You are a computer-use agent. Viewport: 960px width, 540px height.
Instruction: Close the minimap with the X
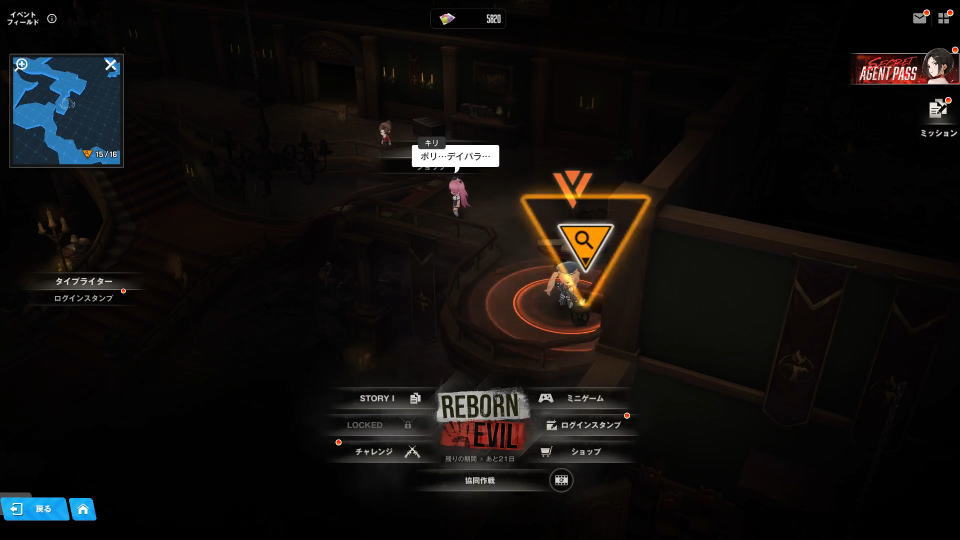111,65
